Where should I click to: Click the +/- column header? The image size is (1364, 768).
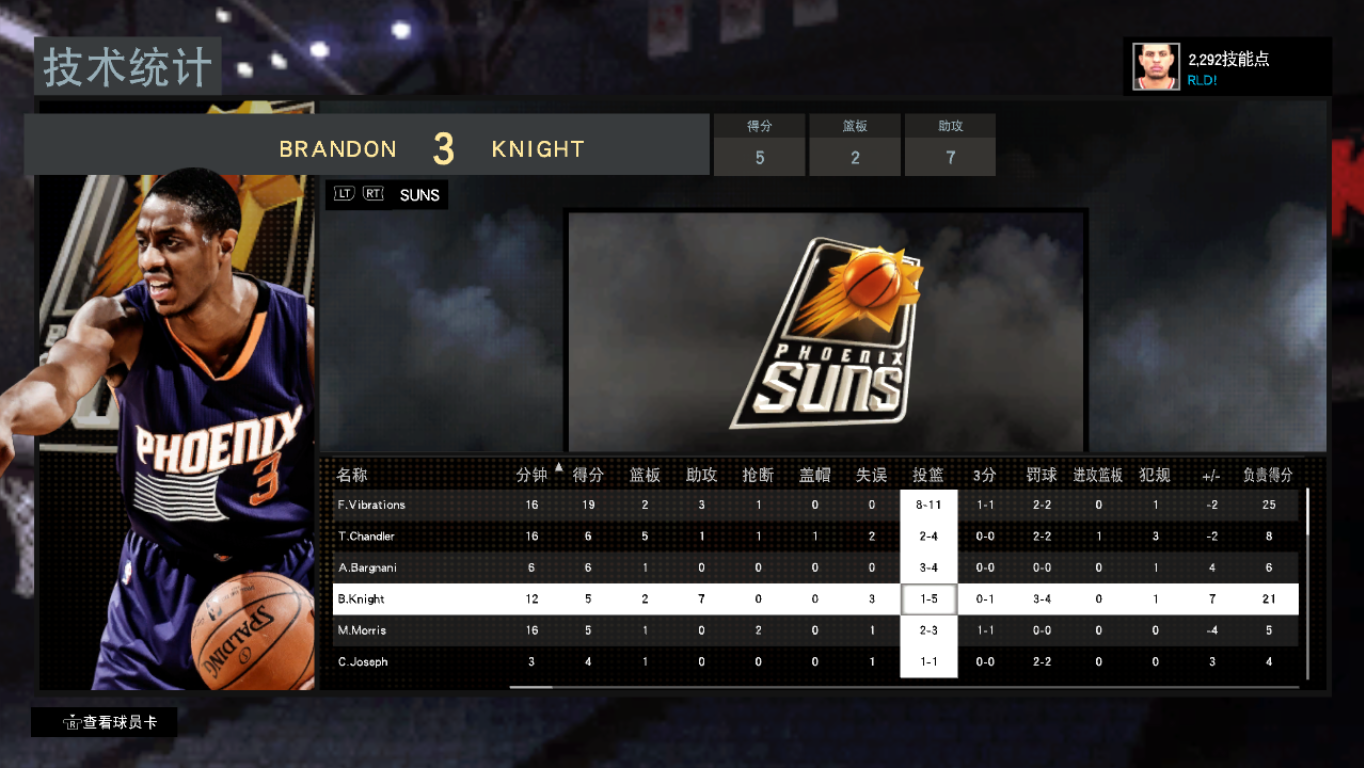1211,475
